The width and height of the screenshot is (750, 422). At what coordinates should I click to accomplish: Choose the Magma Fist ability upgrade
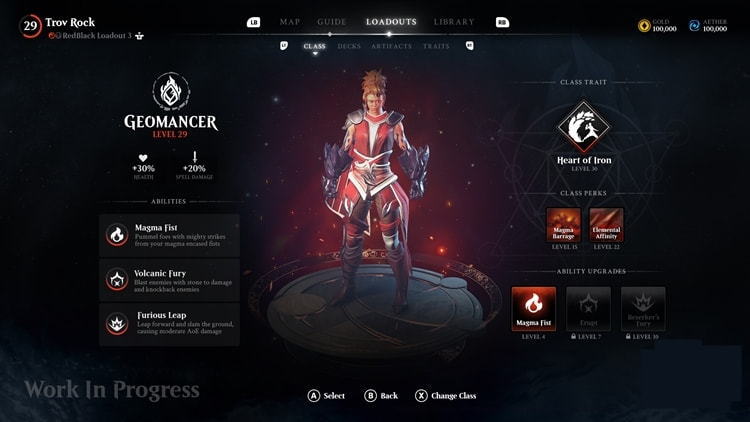533,308
